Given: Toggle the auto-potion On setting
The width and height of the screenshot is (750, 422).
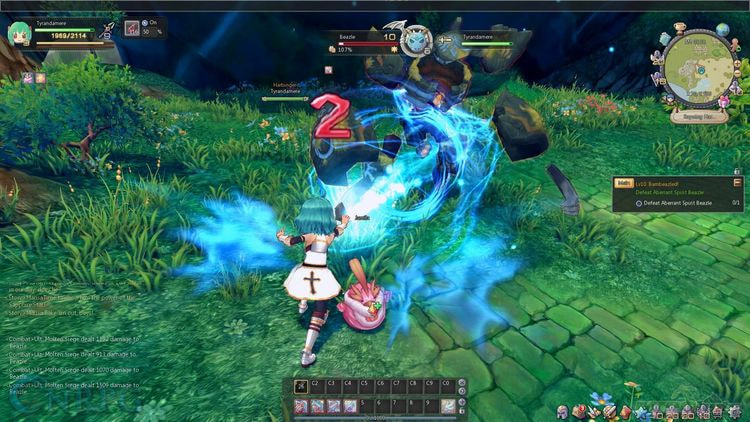Looking at the screenshot, I should [x=146, y=22].
